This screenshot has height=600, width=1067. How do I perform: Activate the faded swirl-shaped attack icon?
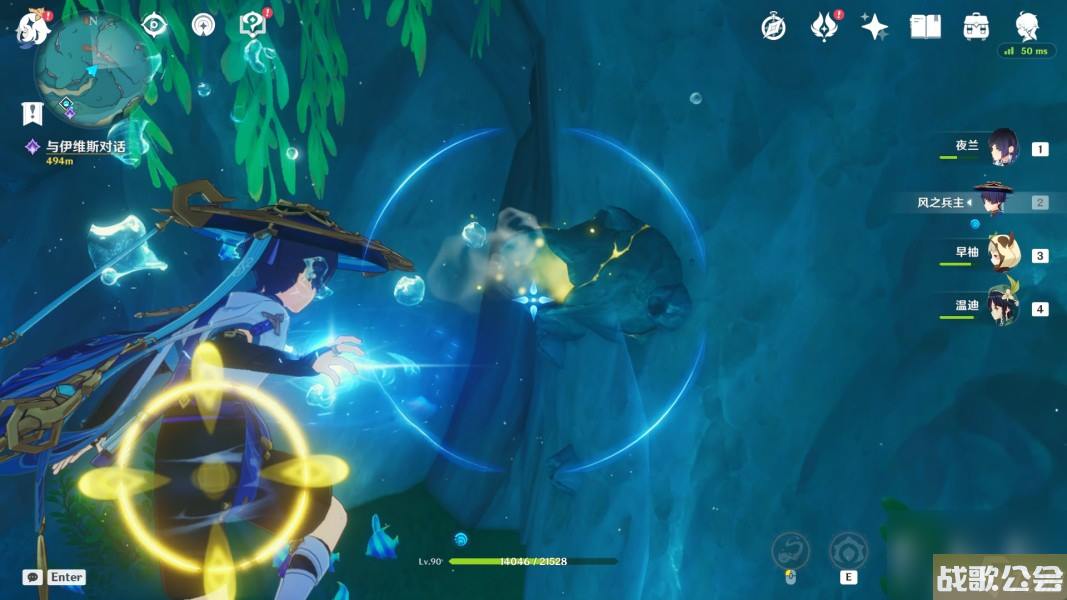[790, 550]
